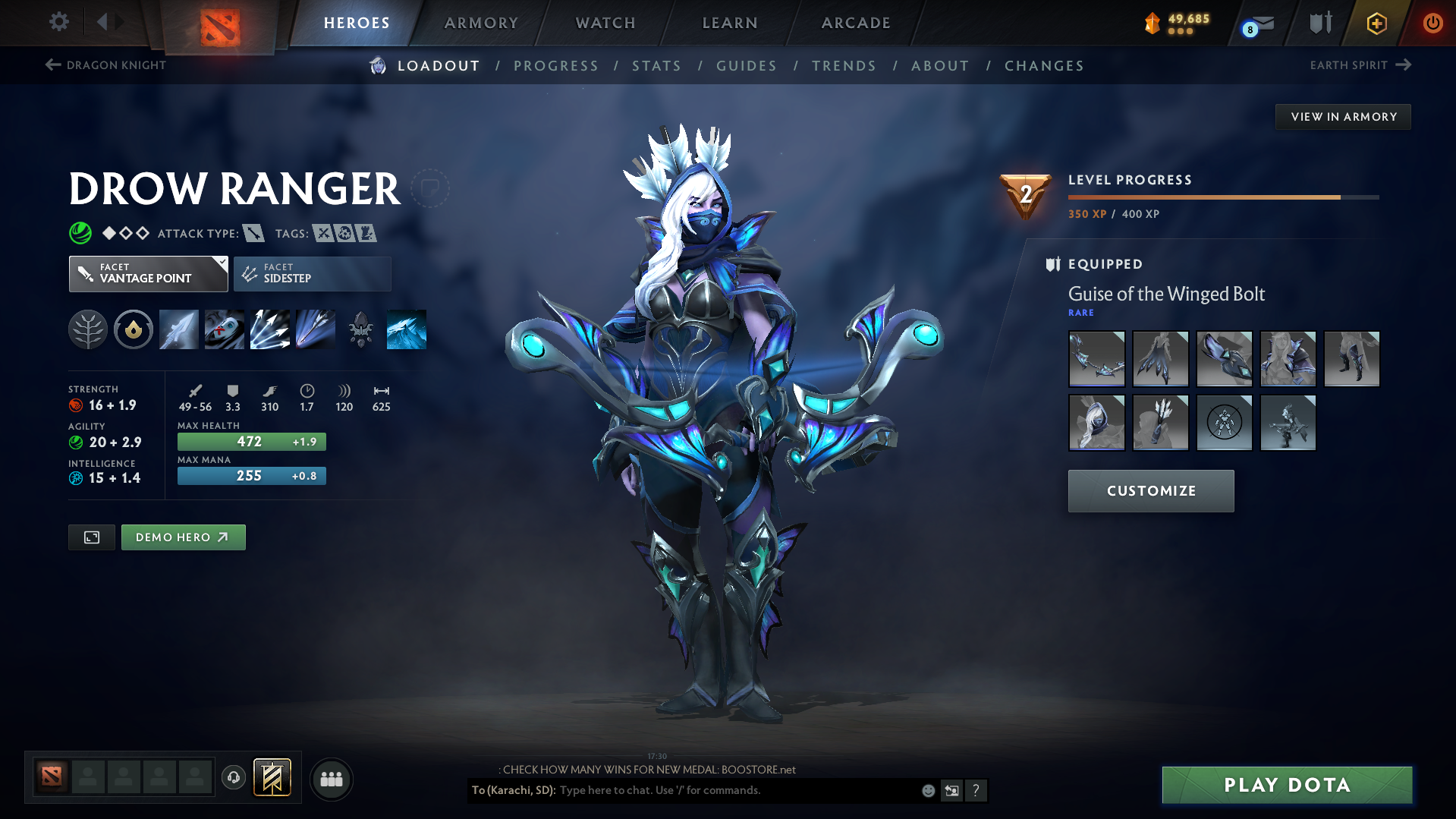Click the DEMO HERO button
This screenshot has width=1456, height=819.
click(183, 537)
